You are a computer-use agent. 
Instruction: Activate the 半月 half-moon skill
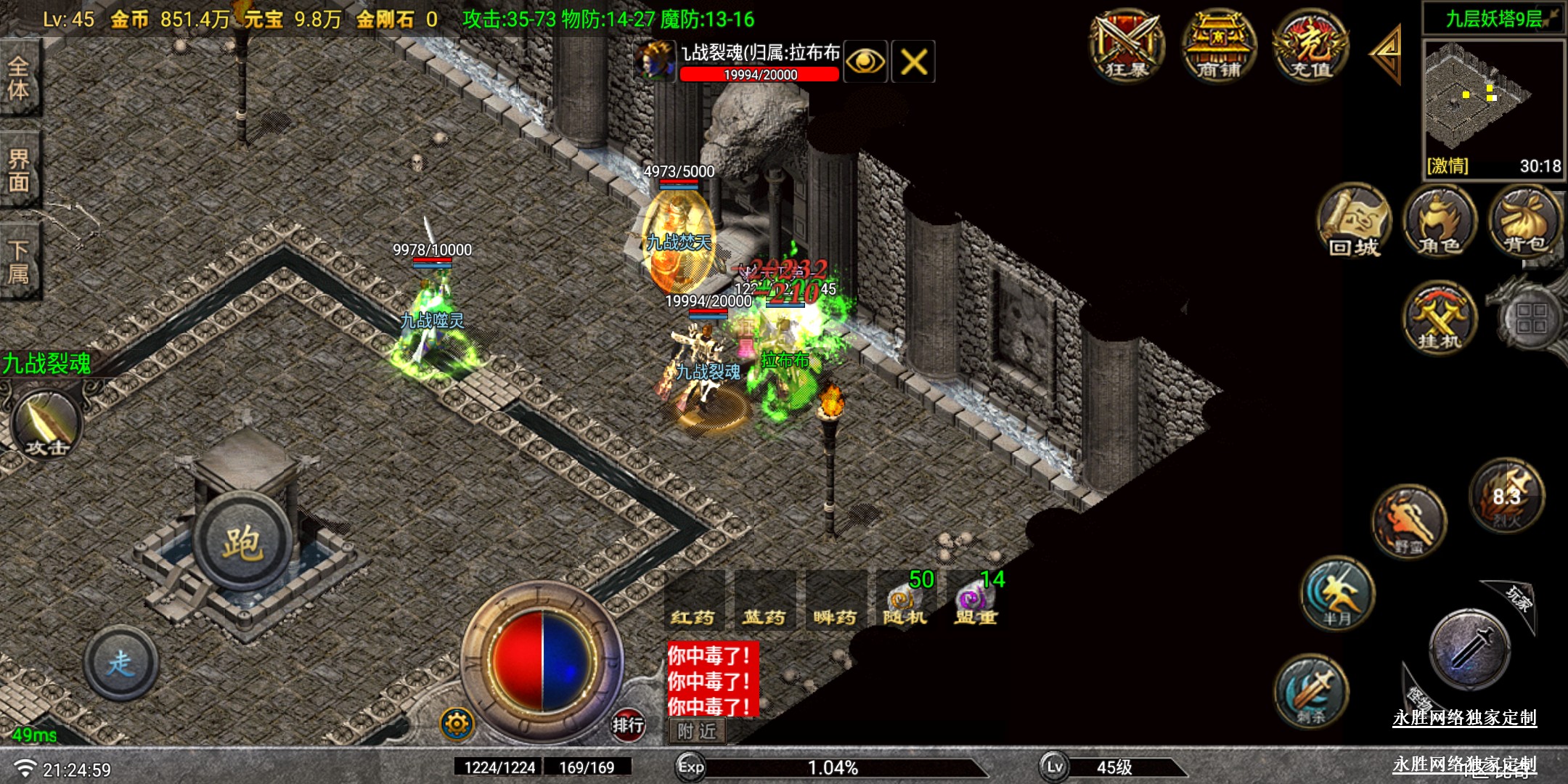[1337, 593]
